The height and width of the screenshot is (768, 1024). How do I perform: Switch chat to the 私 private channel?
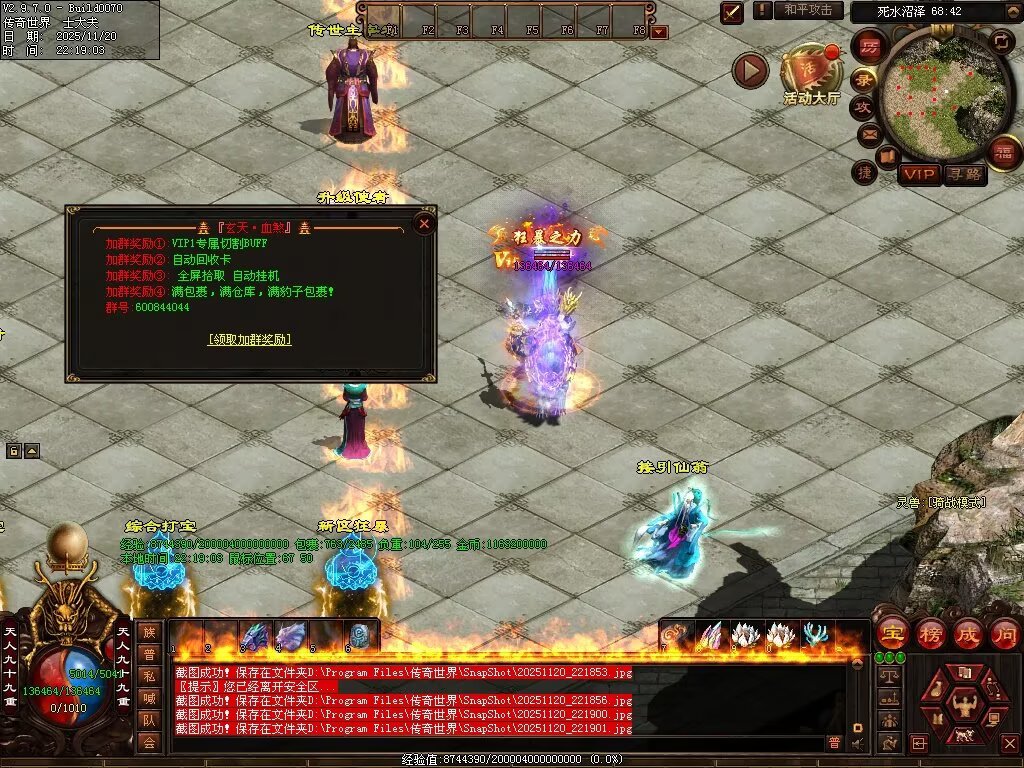pos(149,675)
